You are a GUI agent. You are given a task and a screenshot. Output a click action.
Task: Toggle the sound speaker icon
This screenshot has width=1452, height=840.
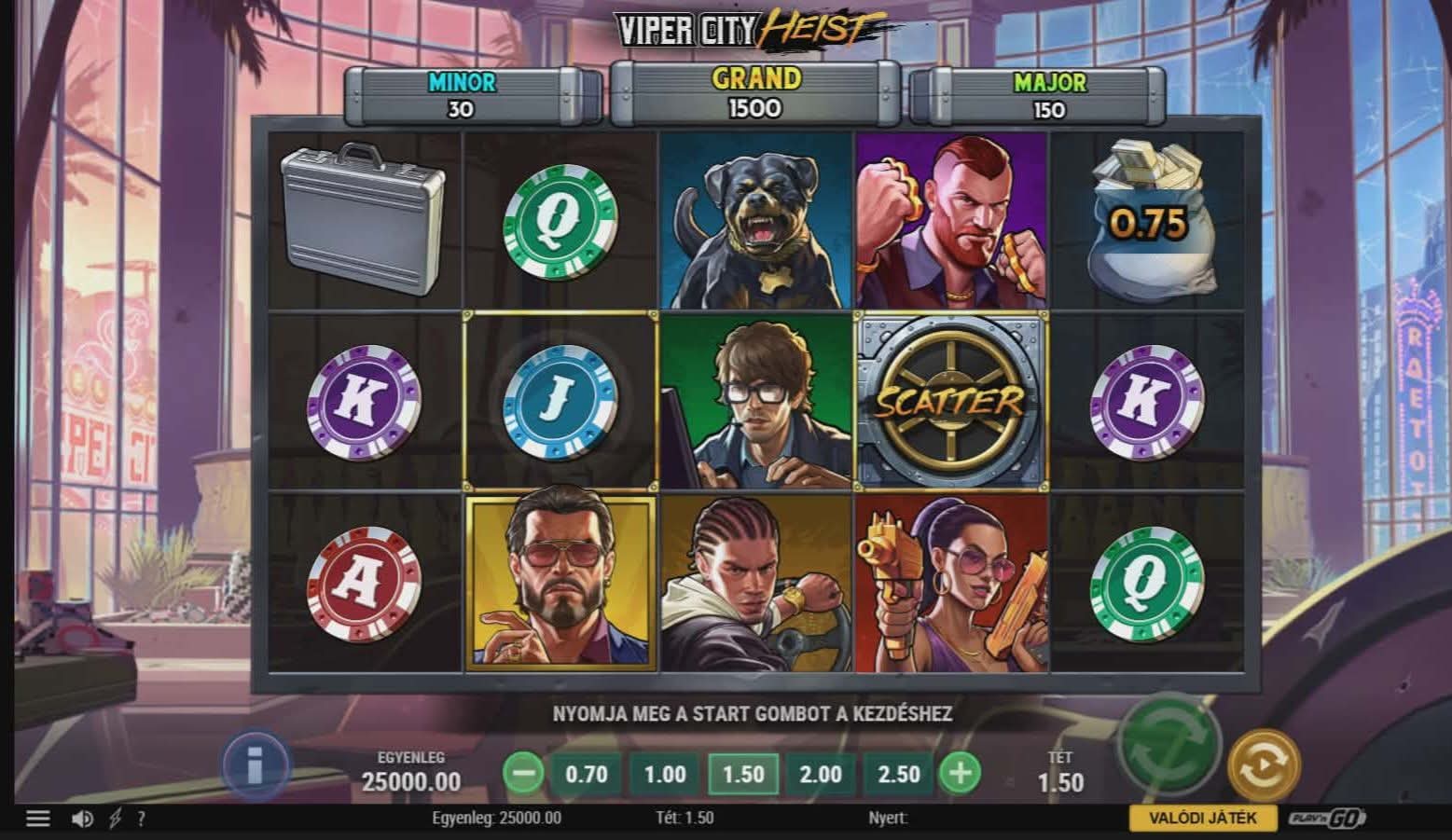tap(82, 819)
